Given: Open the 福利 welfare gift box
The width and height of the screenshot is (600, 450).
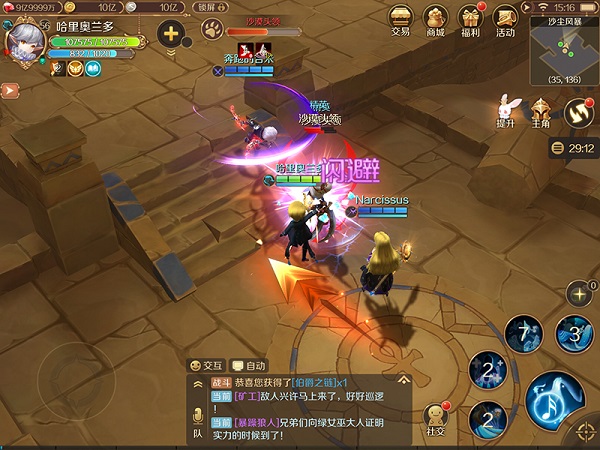Looking at the screenshot, I should [x=470, y=20].
